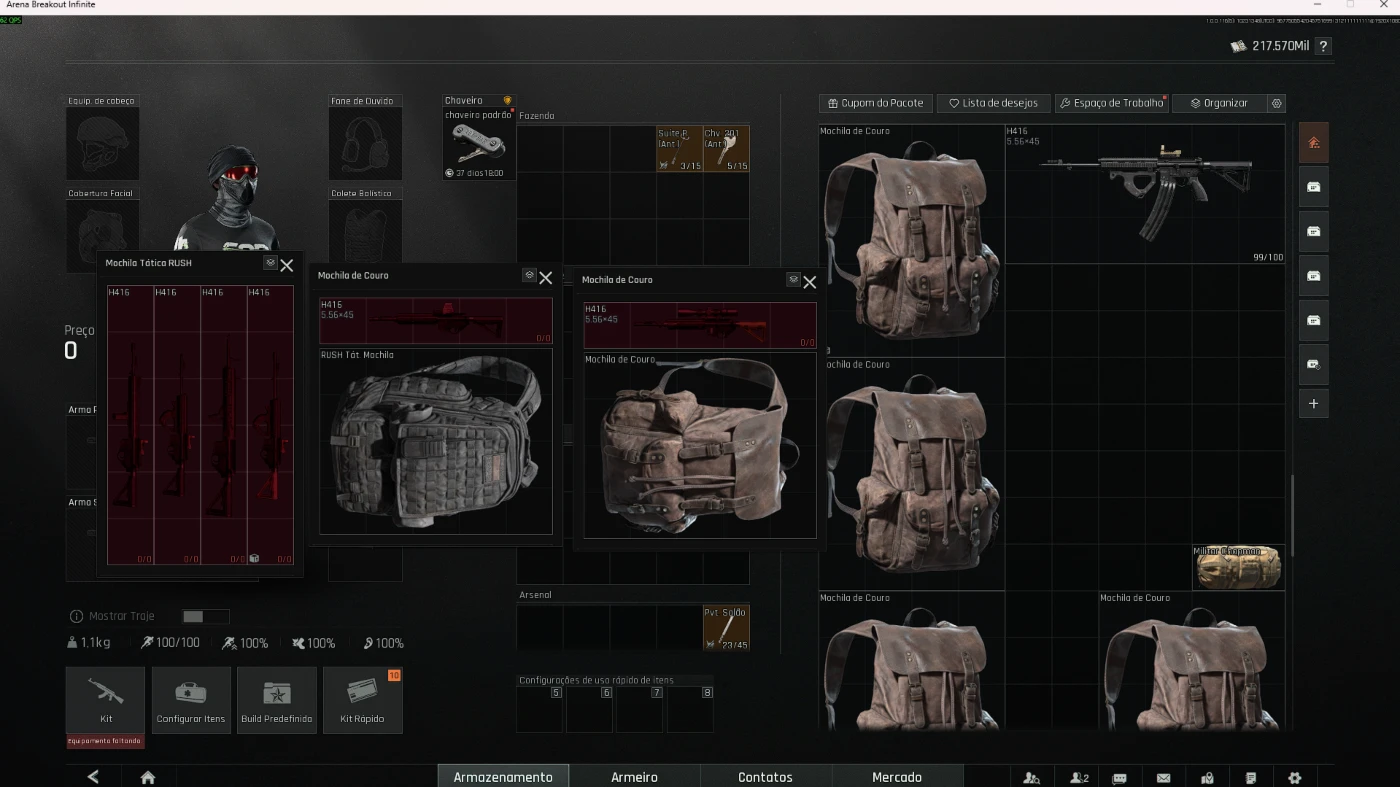Open Cupom do Pacote
1400x787 pixels.
876,103
